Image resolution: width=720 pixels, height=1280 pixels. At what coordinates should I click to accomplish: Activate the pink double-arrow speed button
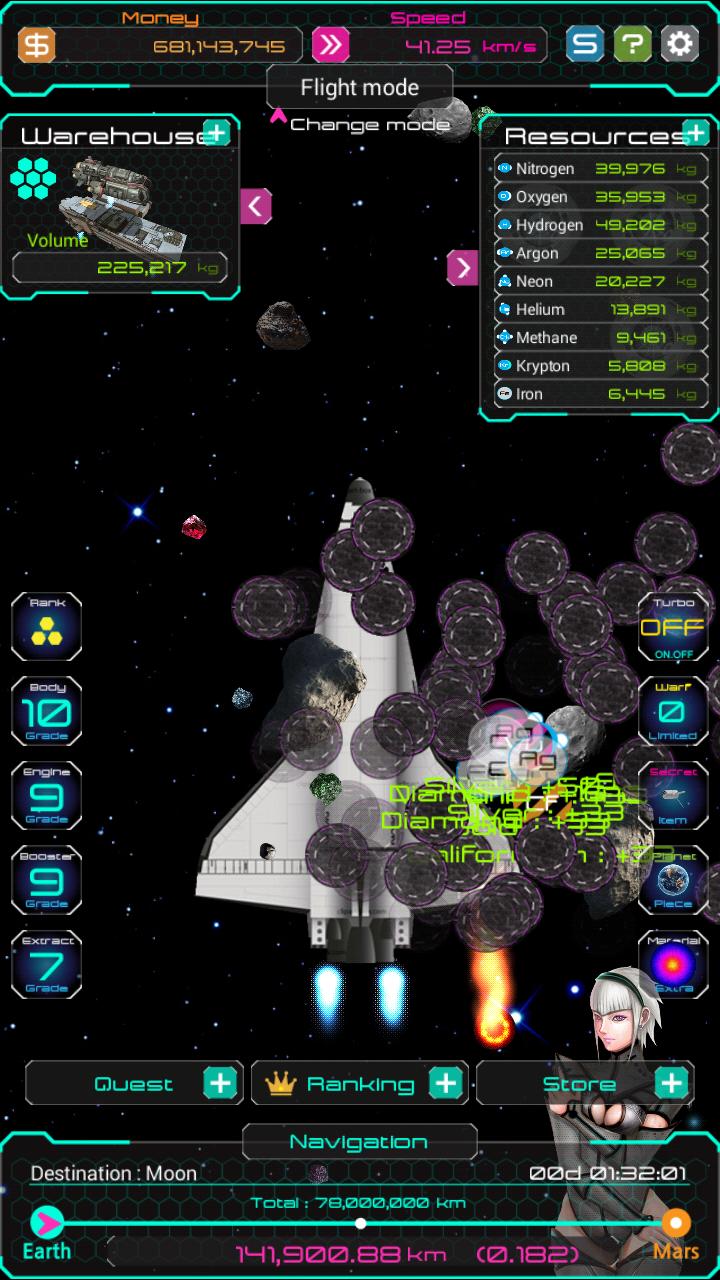(330, 45)
